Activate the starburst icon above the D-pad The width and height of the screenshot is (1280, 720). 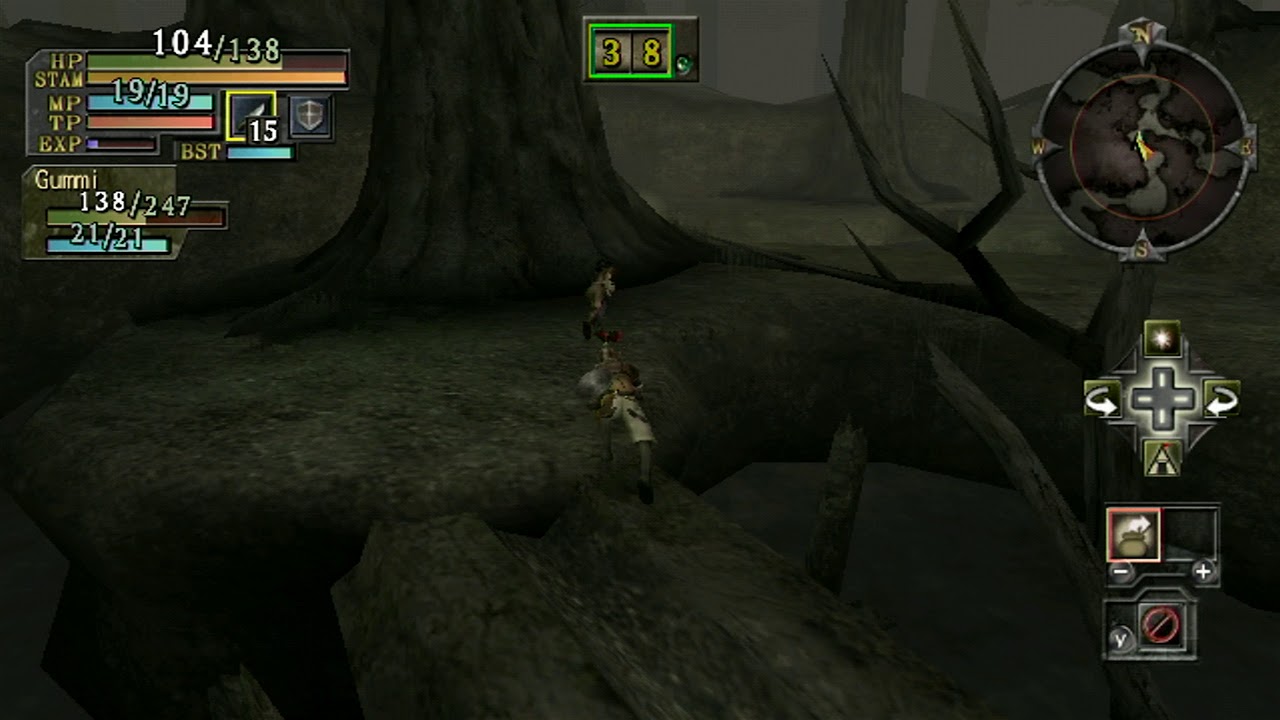click(x=1161, y=340)
